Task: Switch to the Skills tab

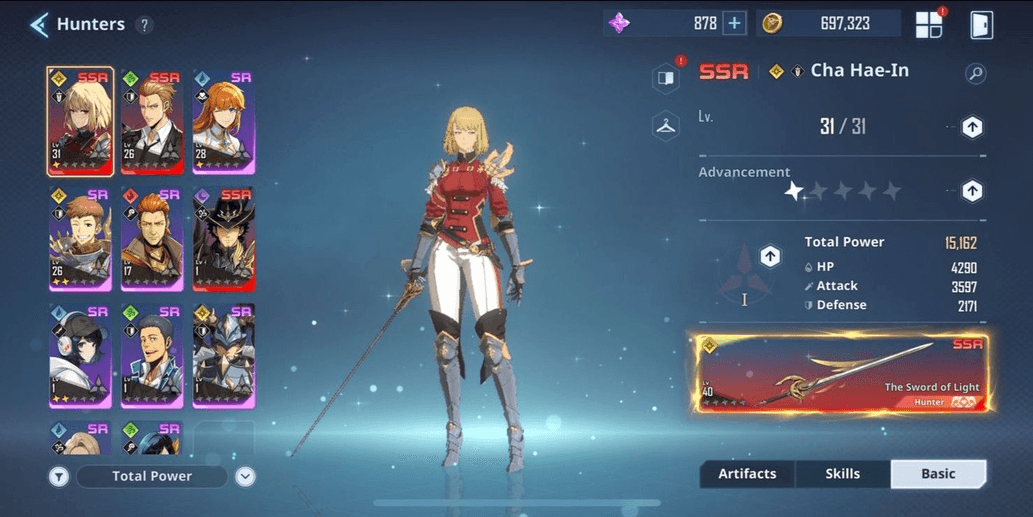Action: (842, 474)
